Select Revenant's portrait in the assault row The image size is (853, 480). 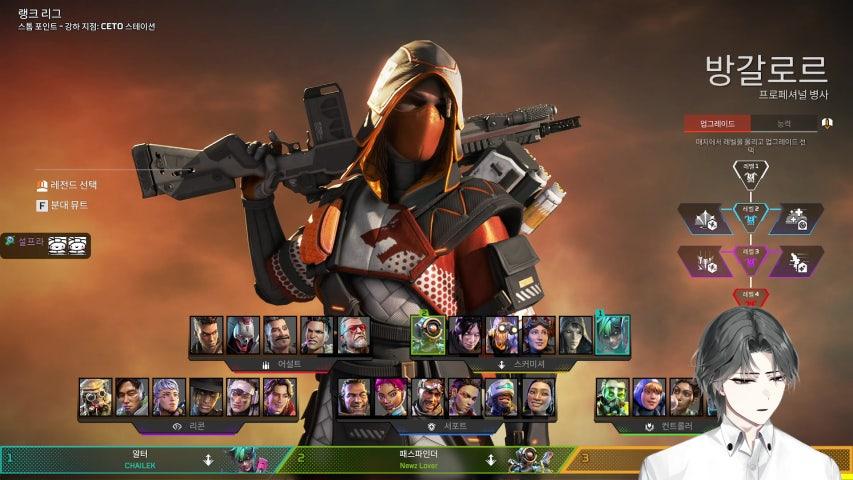click(243, 336)
